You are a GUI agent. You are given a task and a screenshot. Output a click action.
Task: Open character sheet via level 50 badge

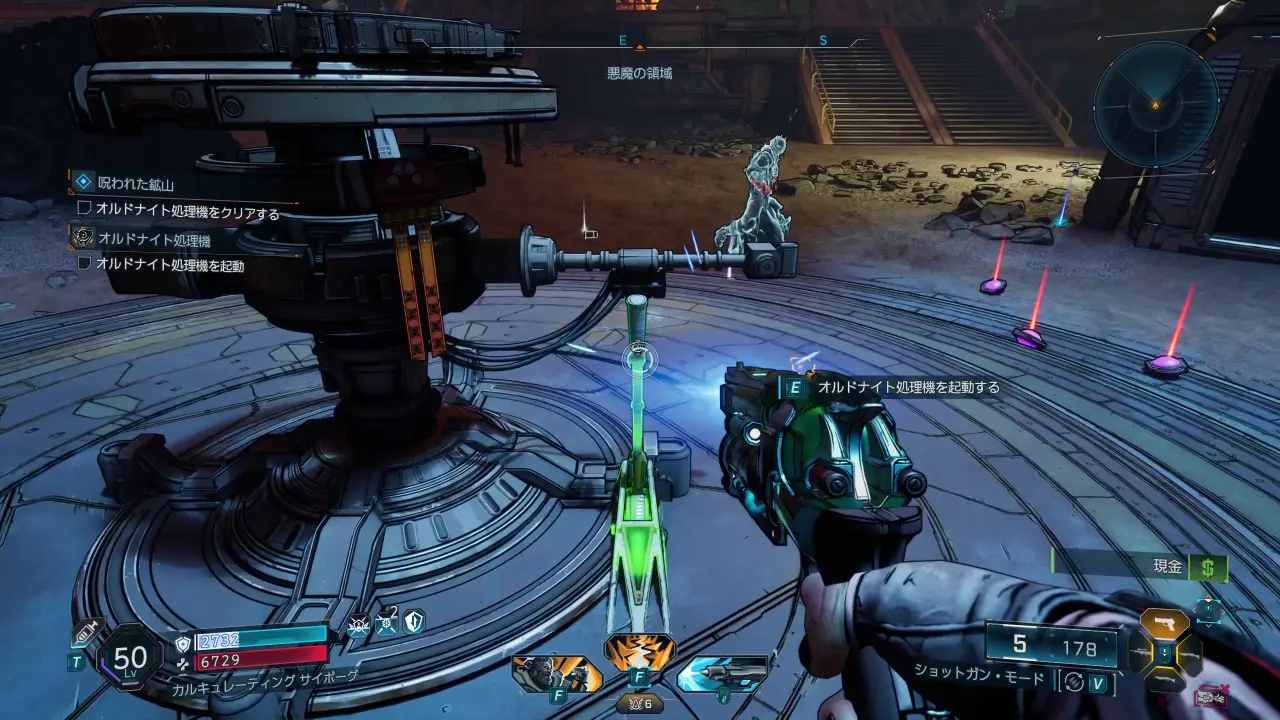[x=130, y=657]
